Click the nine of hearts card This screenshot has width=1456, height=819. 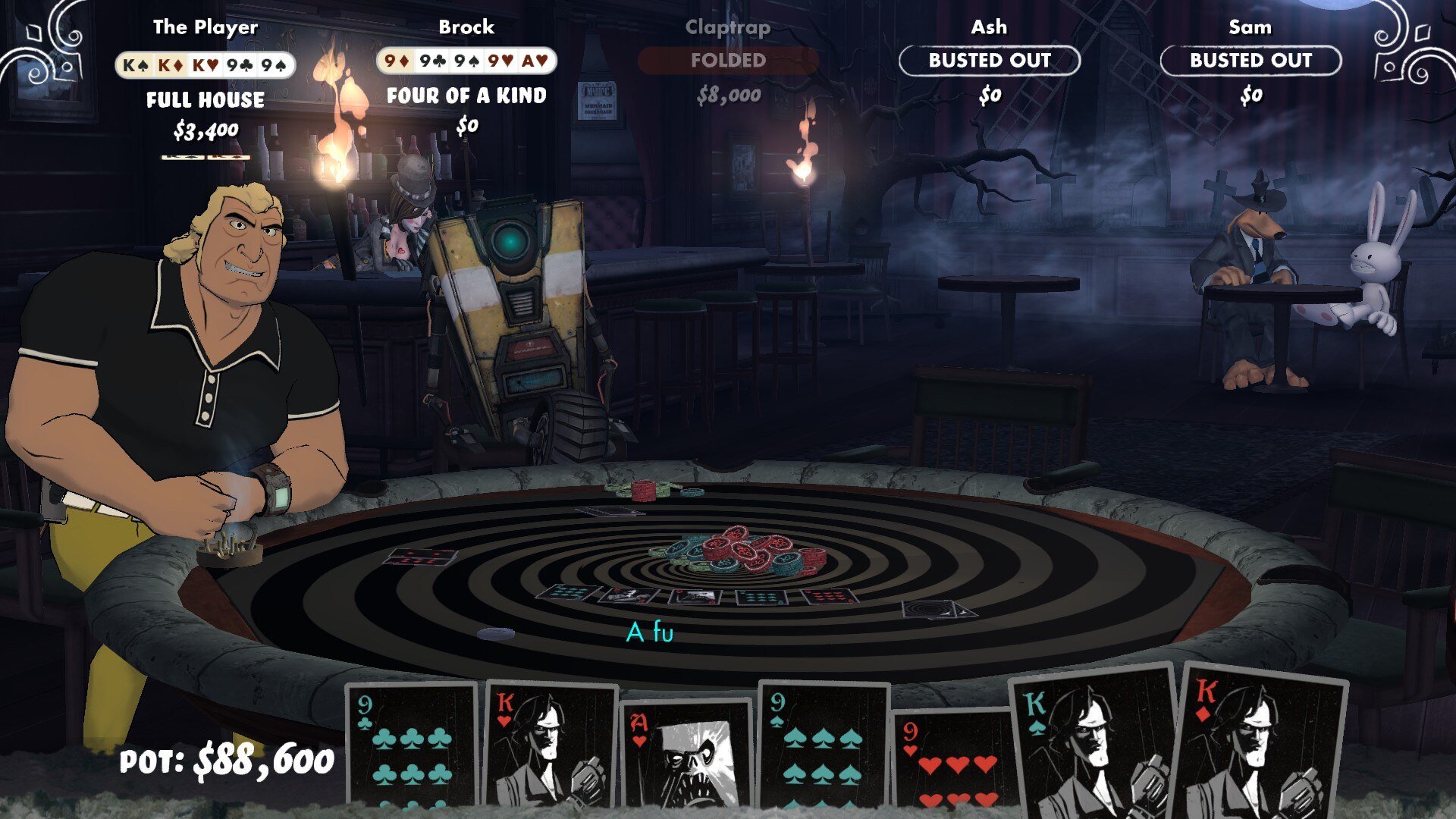(x=952, y=758)
